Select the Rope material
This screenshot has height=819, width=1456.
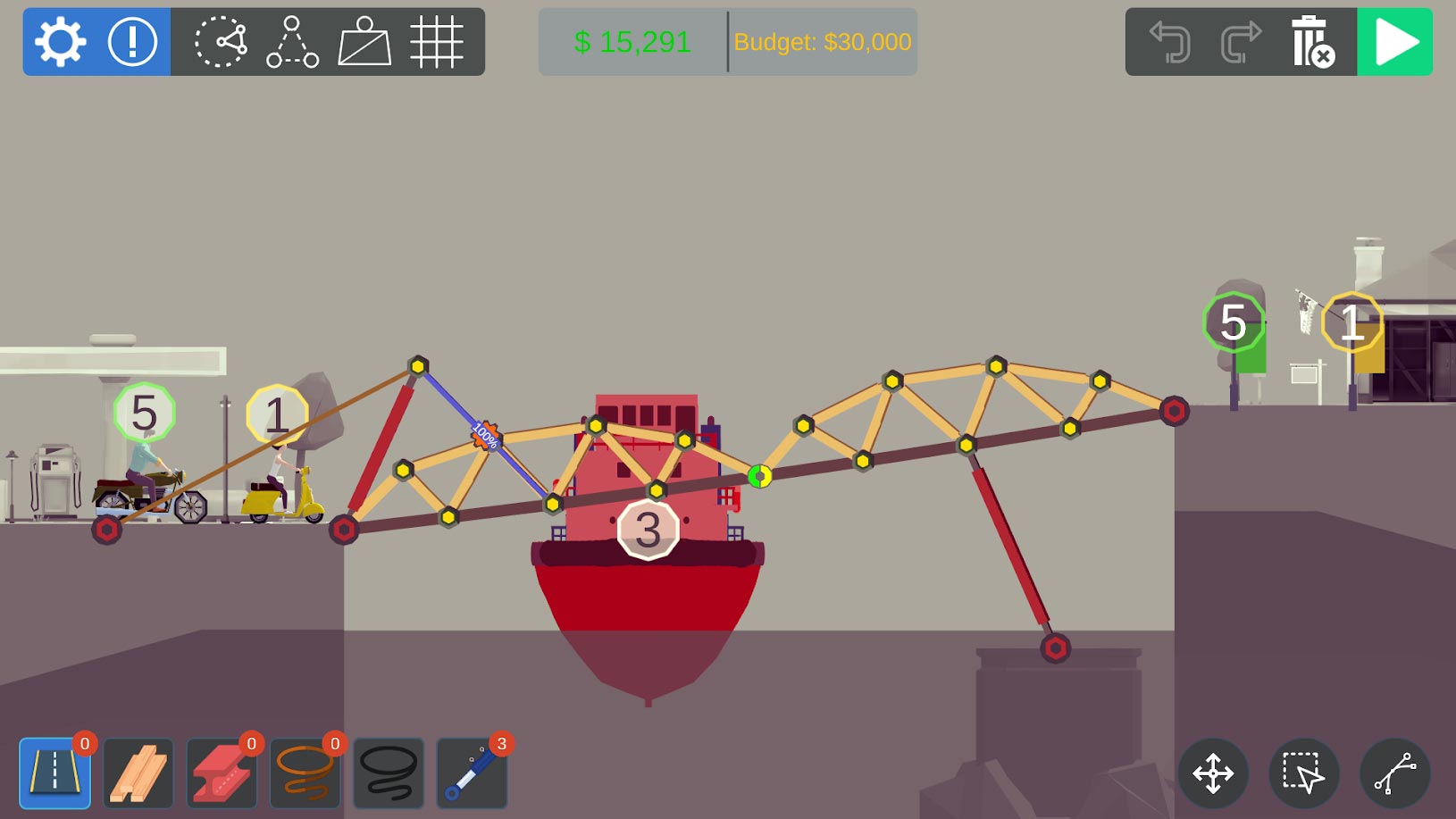305,772
